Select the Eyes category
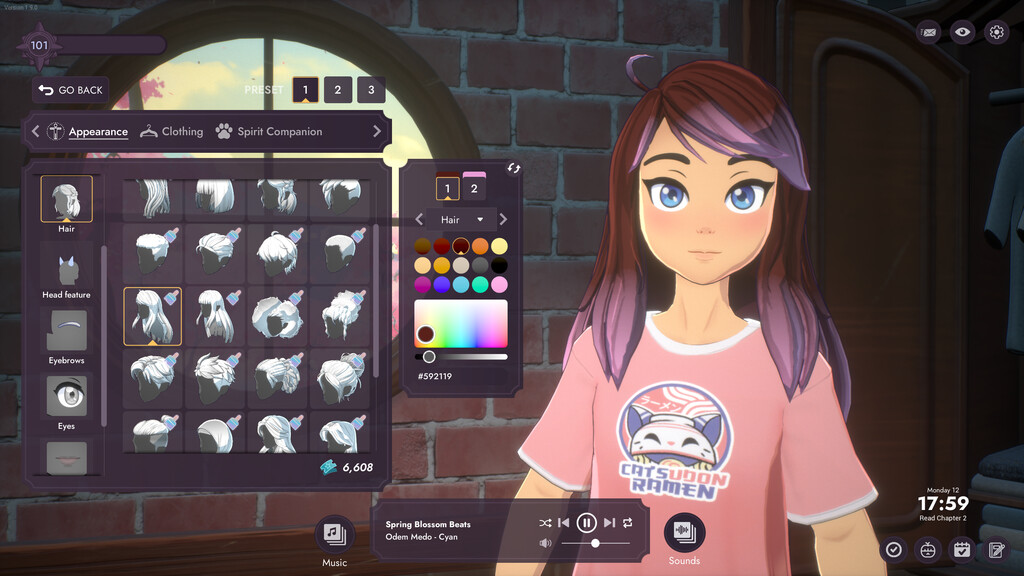Screen dimensions: 1024x576 66,400
